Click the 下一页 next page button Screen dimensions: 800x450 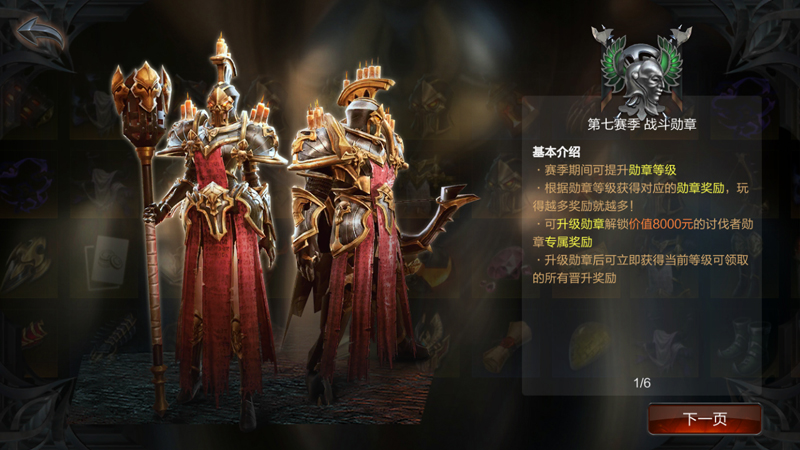pyautogui.click(x=704, y=418)
